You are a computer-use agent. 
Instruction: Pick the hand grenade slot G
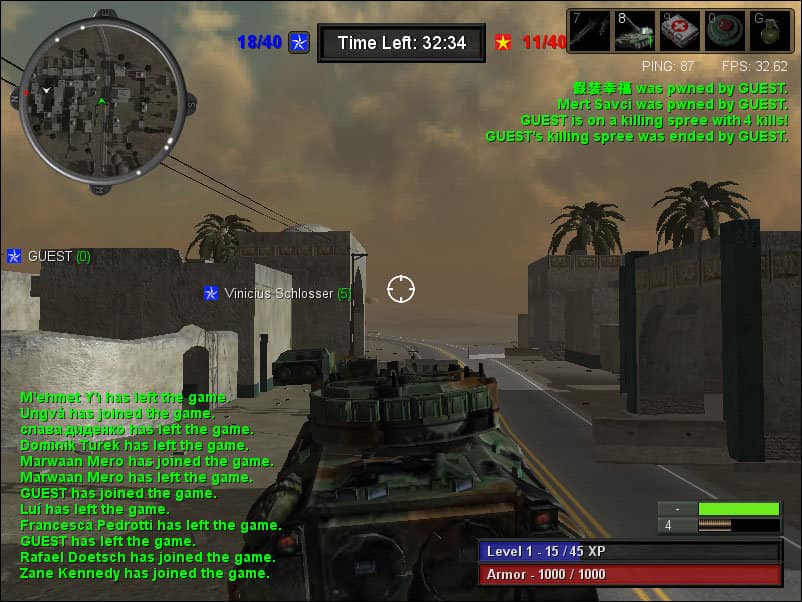click(x=769, y=31)
